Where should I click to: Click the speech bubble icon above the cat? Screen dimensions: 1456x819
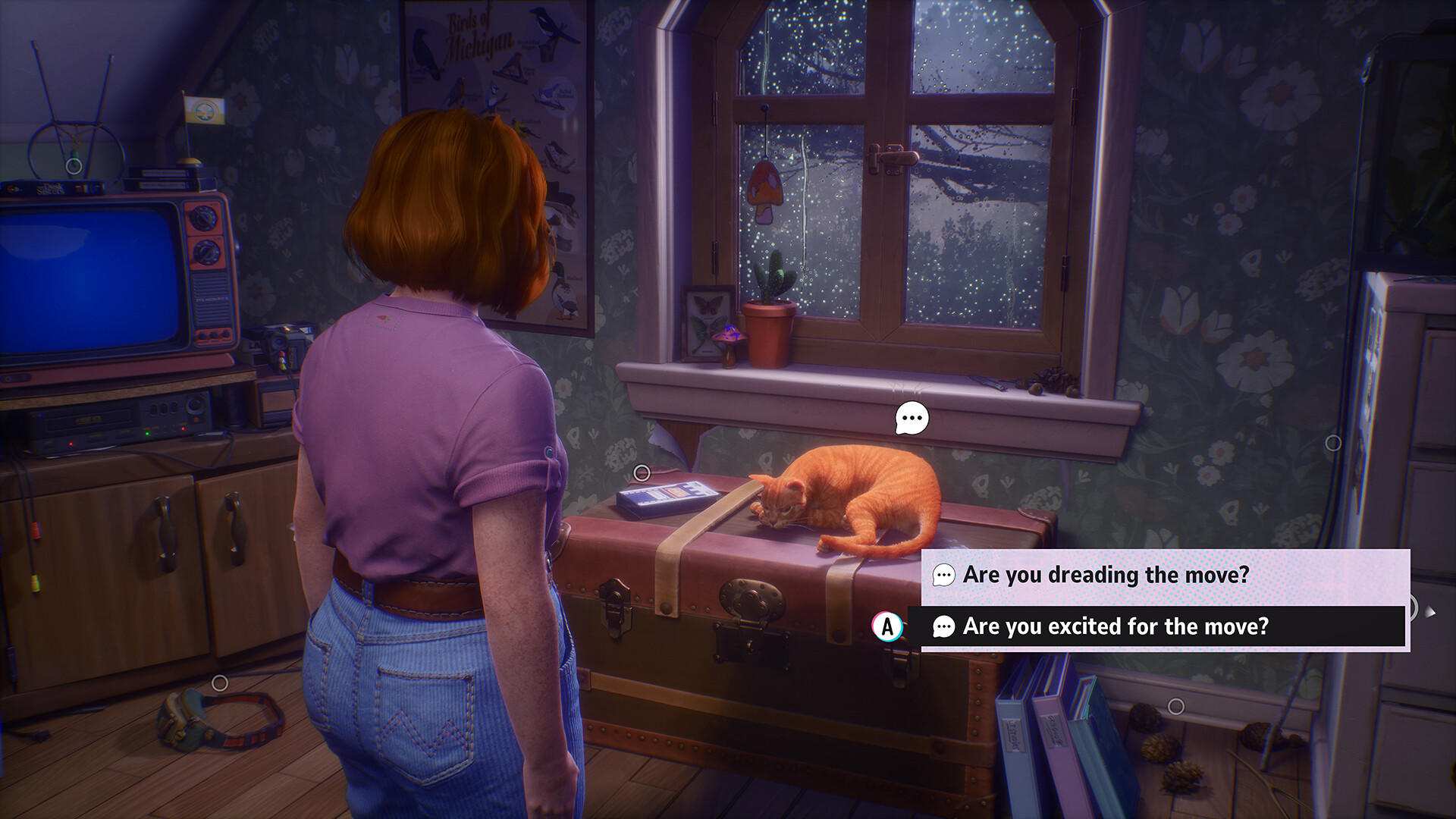(913, 416)
